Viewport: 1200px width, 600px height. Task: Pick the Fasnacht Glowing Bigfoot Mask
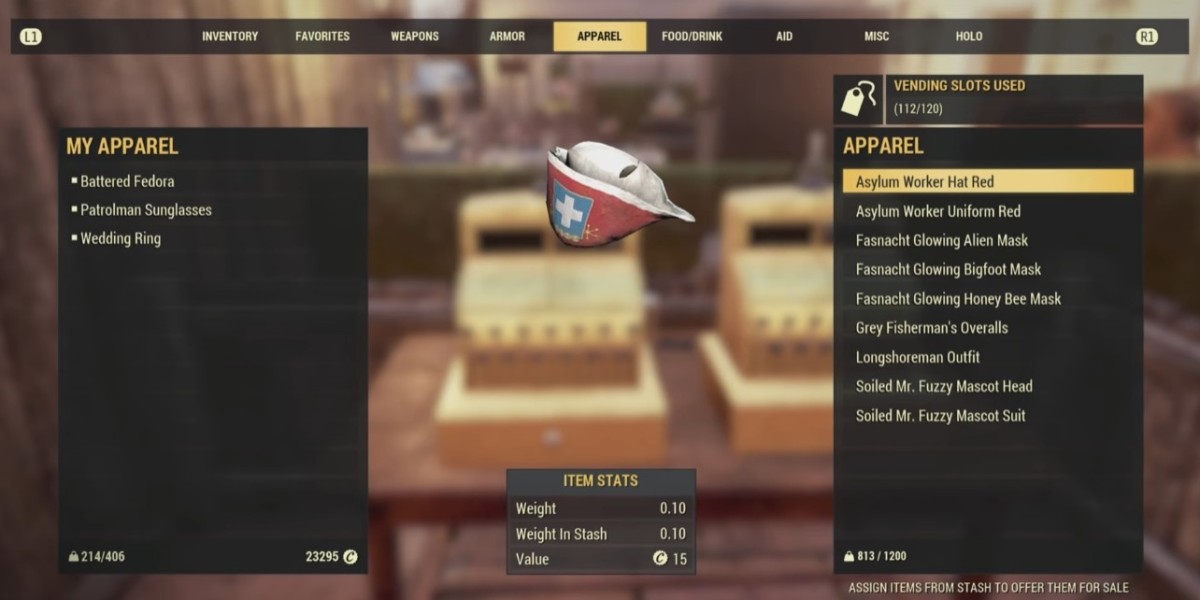948,269
